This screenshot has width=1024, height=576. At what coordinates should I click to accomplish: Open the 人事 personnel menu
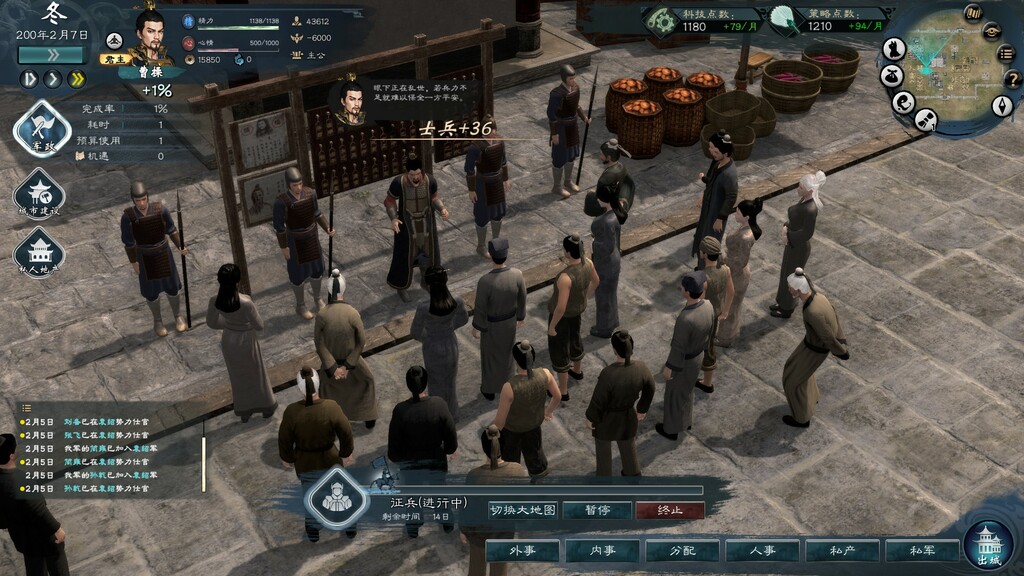(762, 551)
